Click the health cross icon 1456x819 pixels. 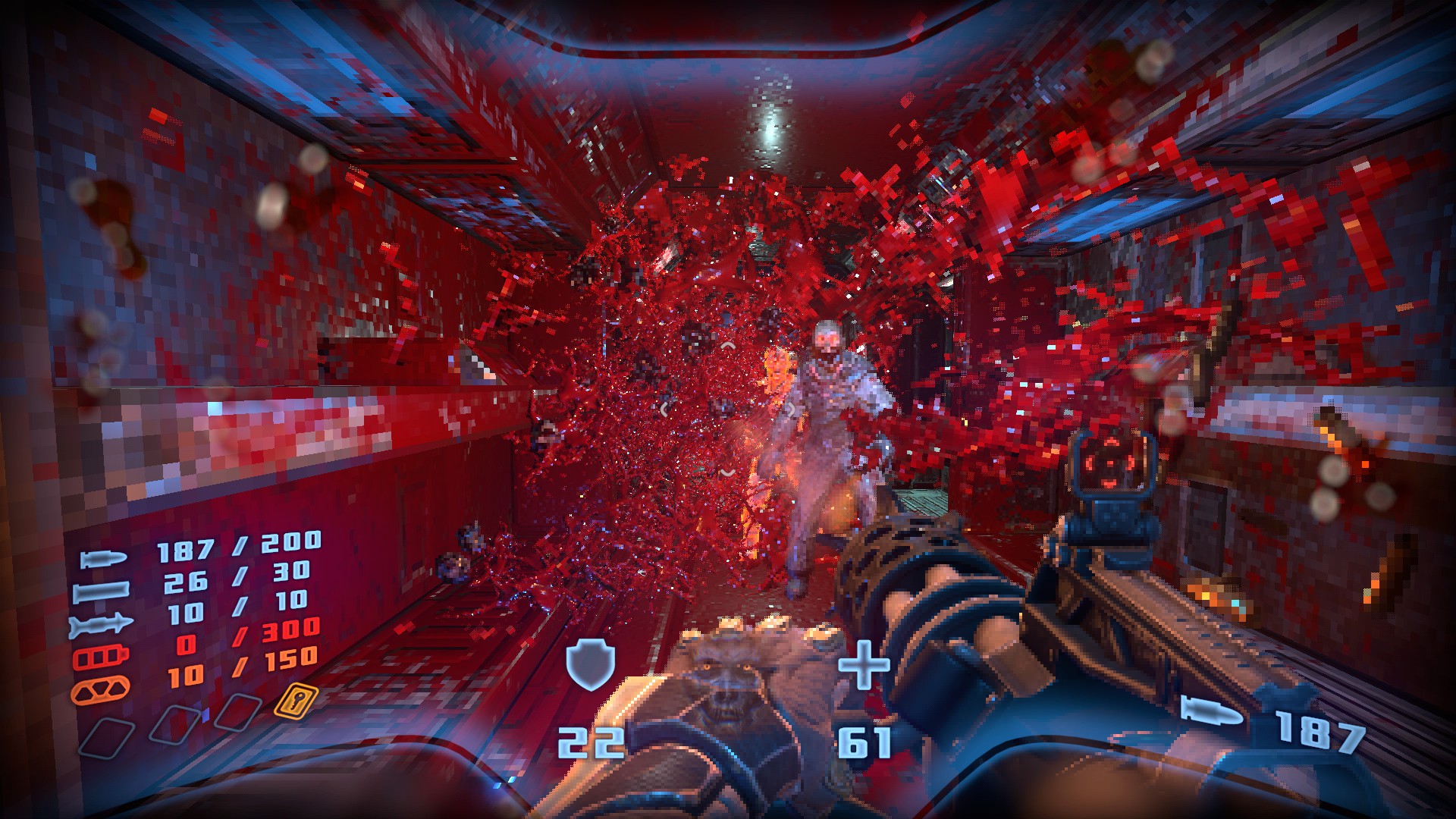click(864, 664)
